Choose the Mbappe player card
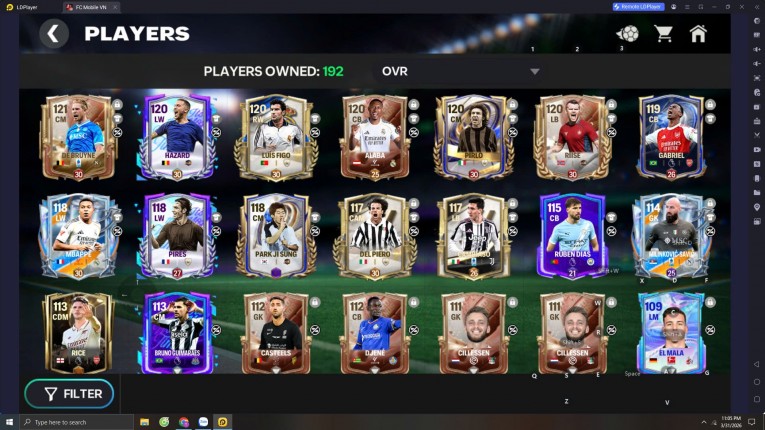 click(78, 236)
